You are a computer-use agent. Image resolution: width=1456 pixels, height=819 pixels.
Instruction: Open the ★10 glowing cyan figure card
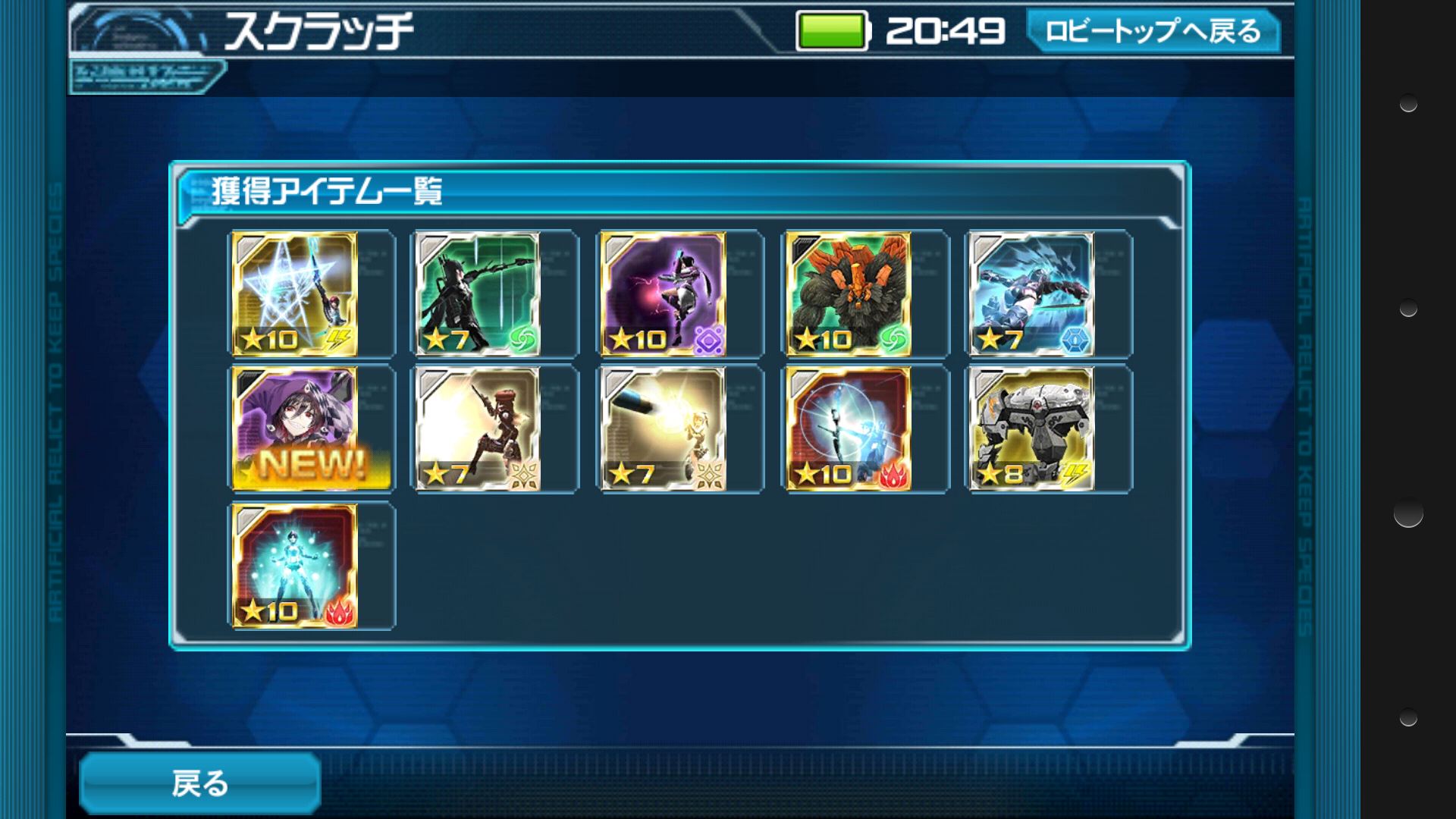(x=294, y=566)
